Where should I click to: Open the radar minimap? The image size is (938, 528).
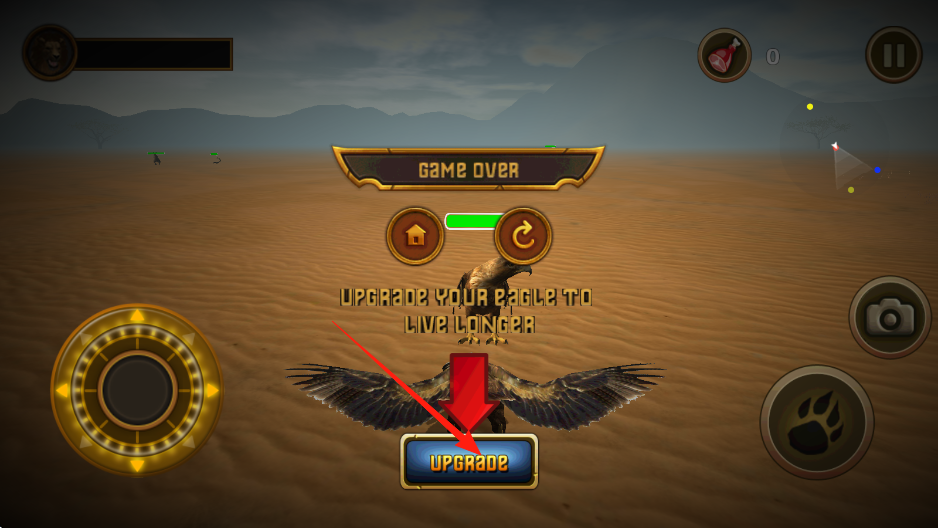(843, 160)
